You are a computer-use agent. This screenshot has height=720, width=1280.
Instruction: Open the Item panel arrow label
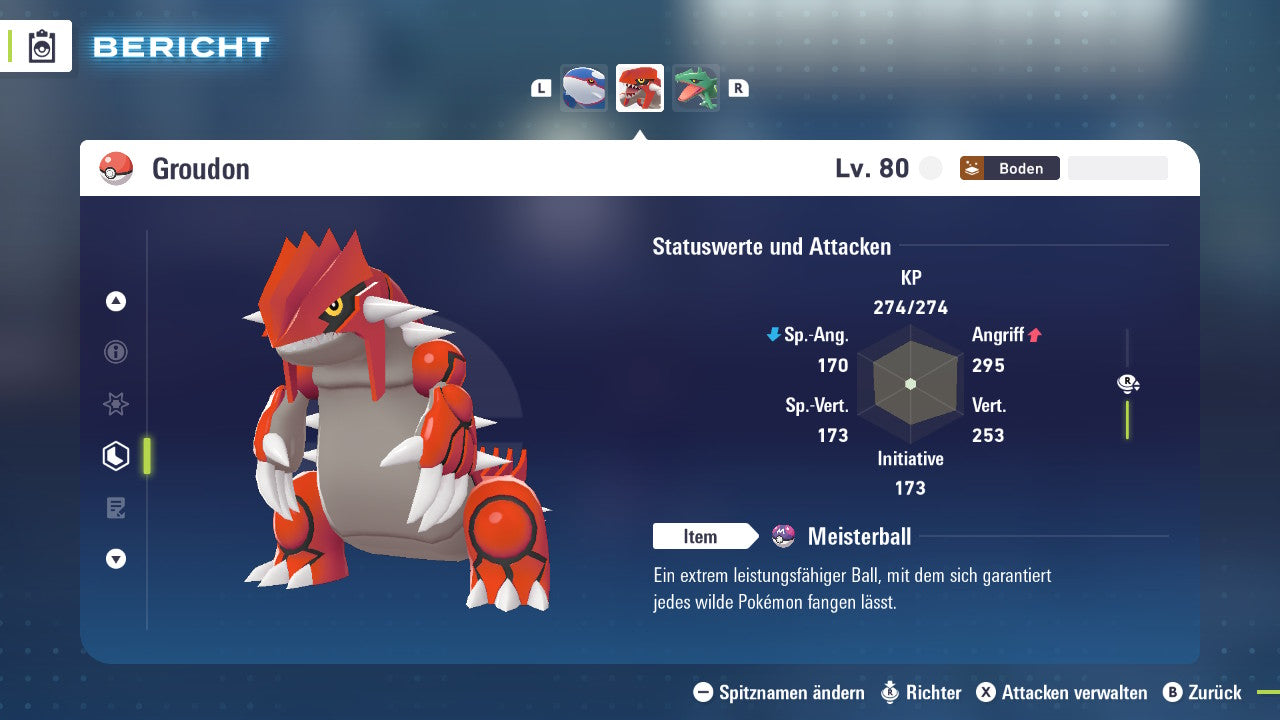[706, 536]
